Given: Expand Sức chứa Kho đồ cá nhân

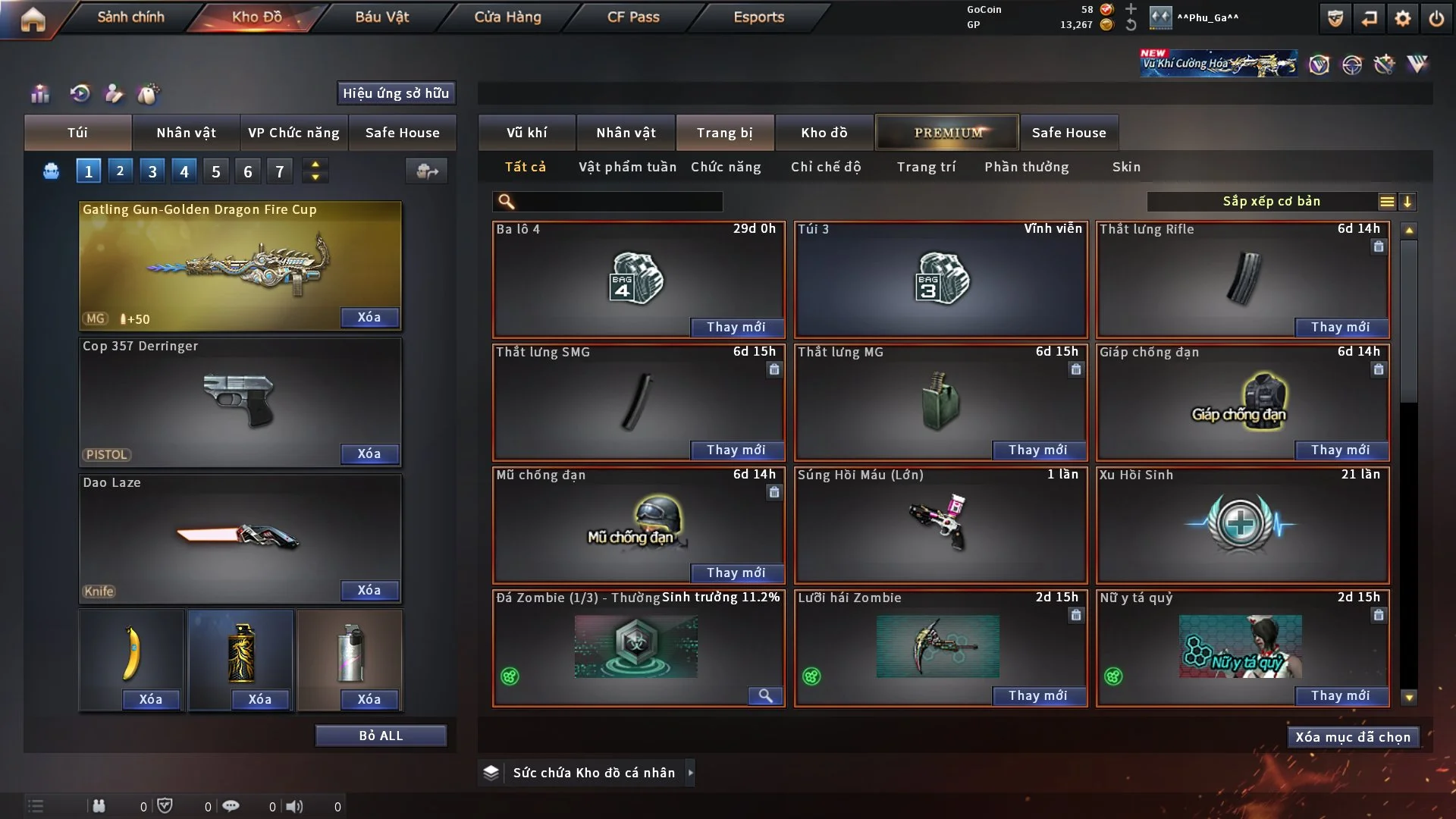Looking at the screenshot, I should (x=690, y=773).
